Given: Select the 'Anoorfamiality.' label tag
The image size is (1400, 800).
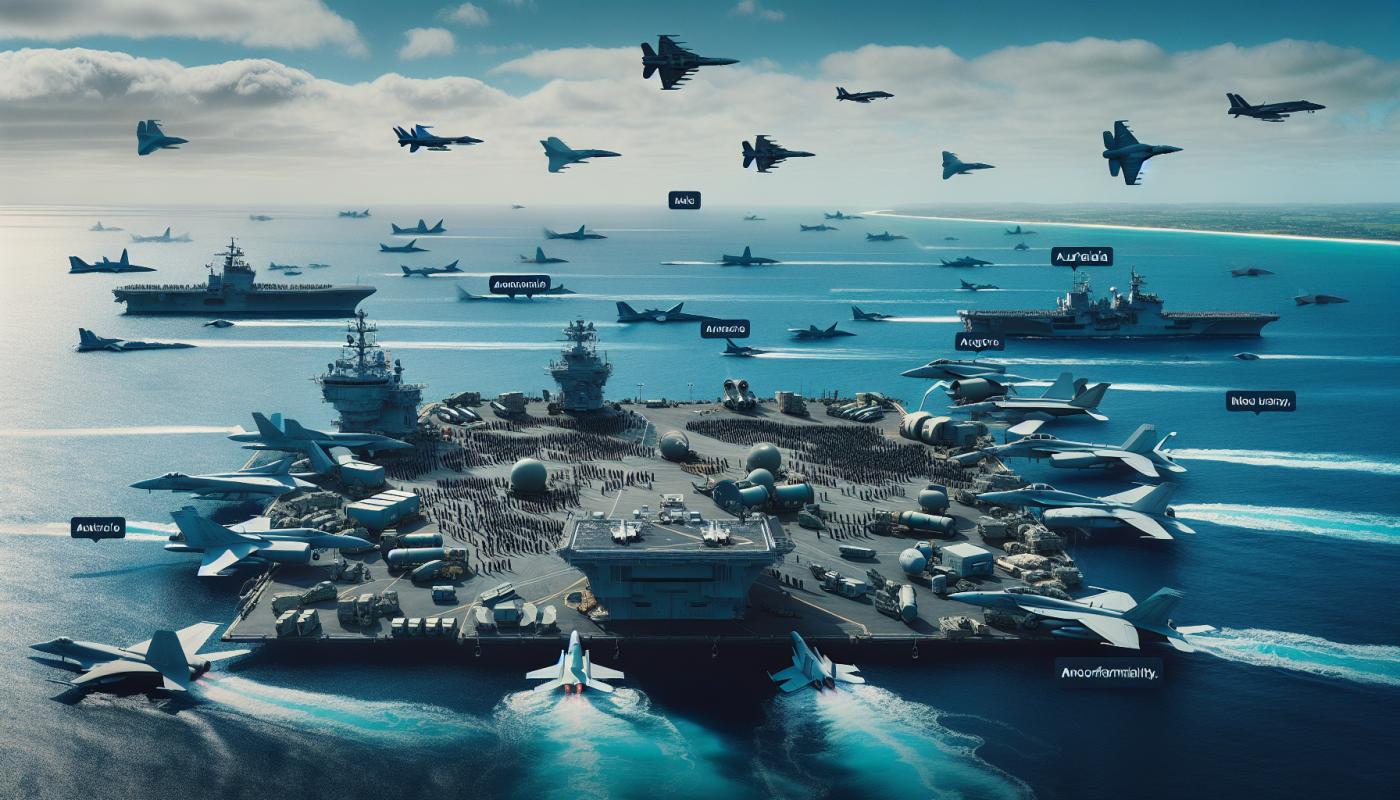Looking at the screenshot, I should pos(1108,673).
